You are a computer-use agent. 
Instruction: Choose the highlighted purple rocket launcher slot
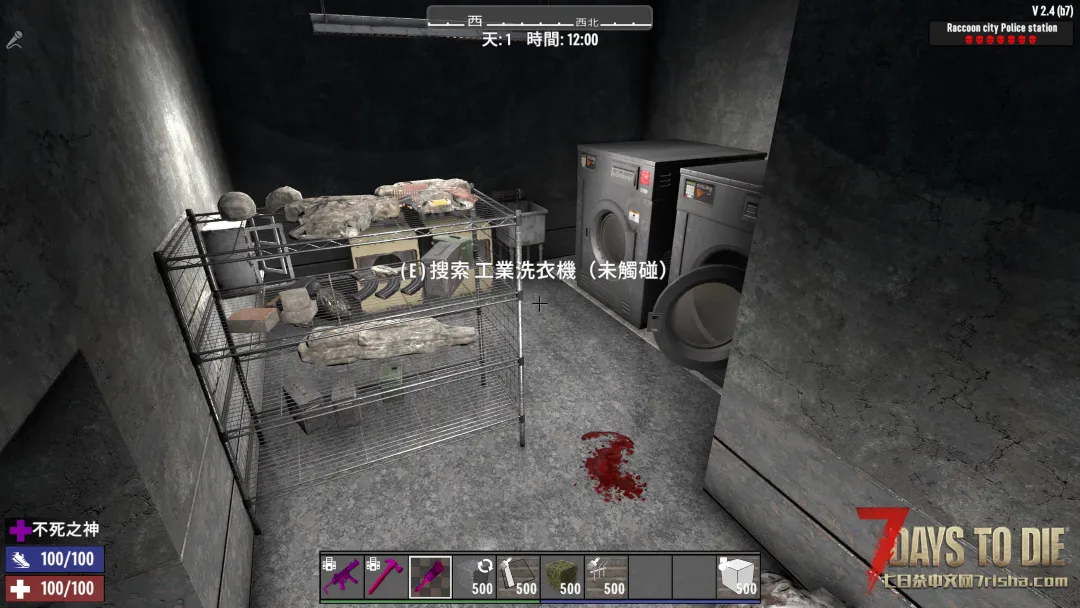coord(430,577)
